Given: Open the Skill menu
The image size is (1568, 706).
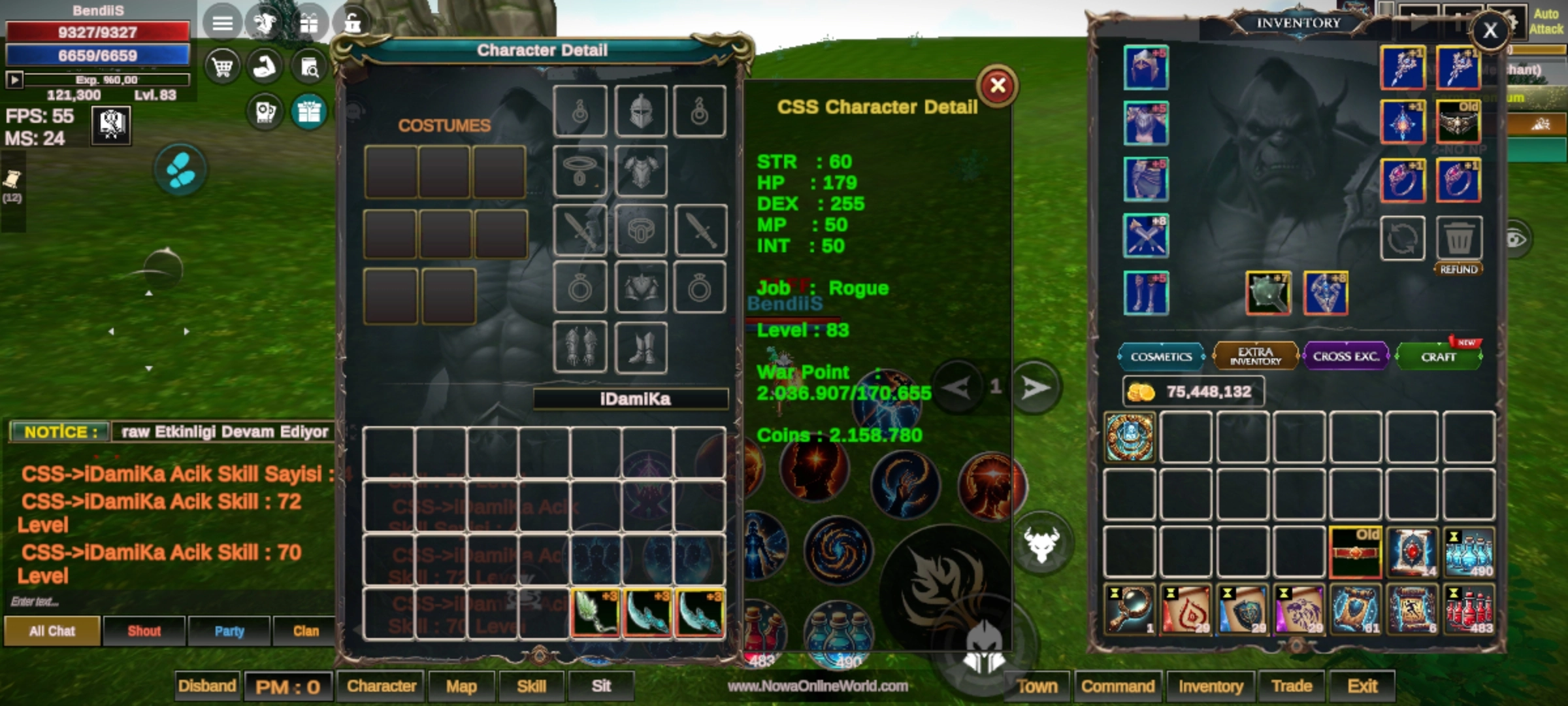Looking at the screenshot, I should point(531,686).
